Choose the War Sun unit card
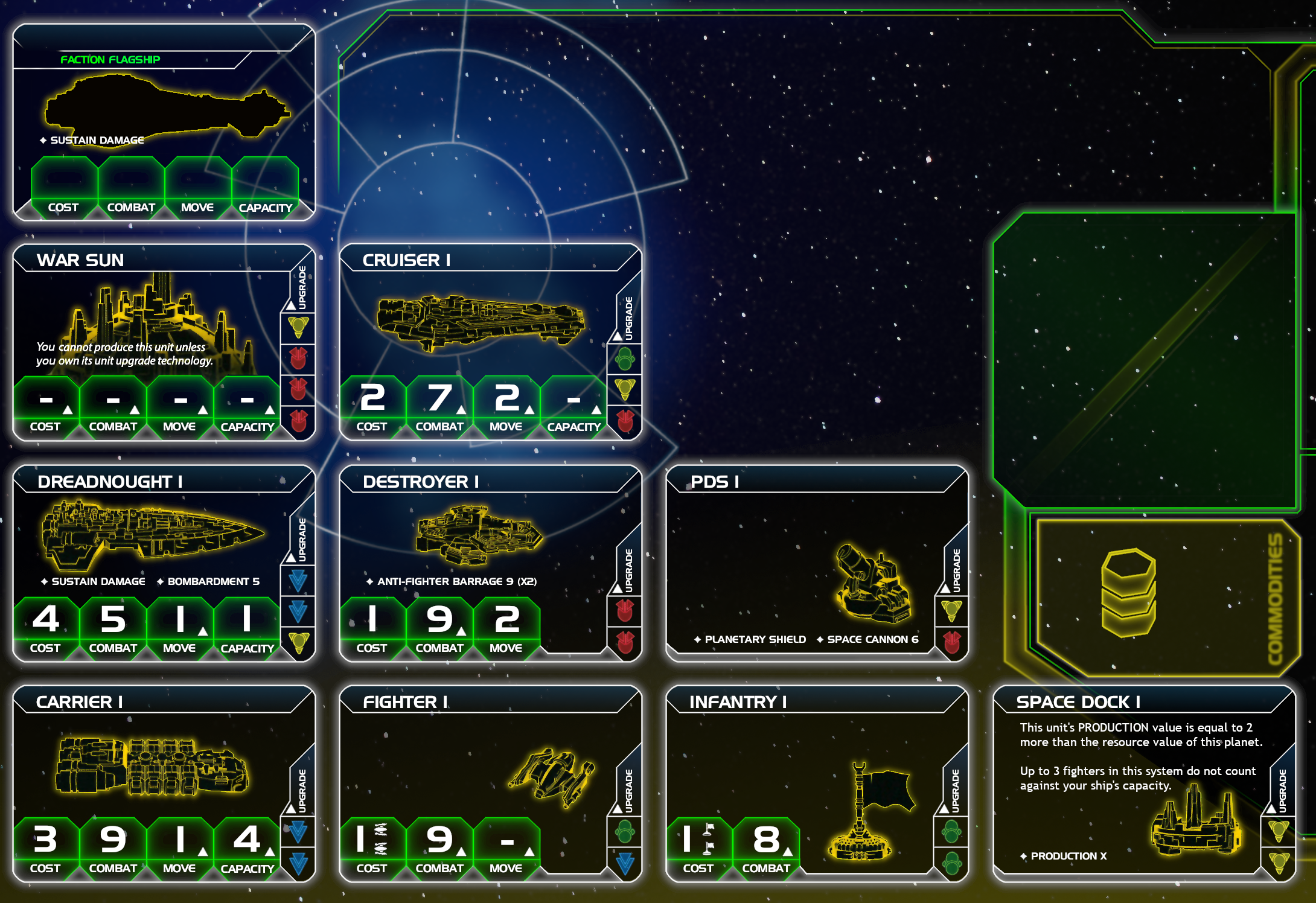 (164, 342)
